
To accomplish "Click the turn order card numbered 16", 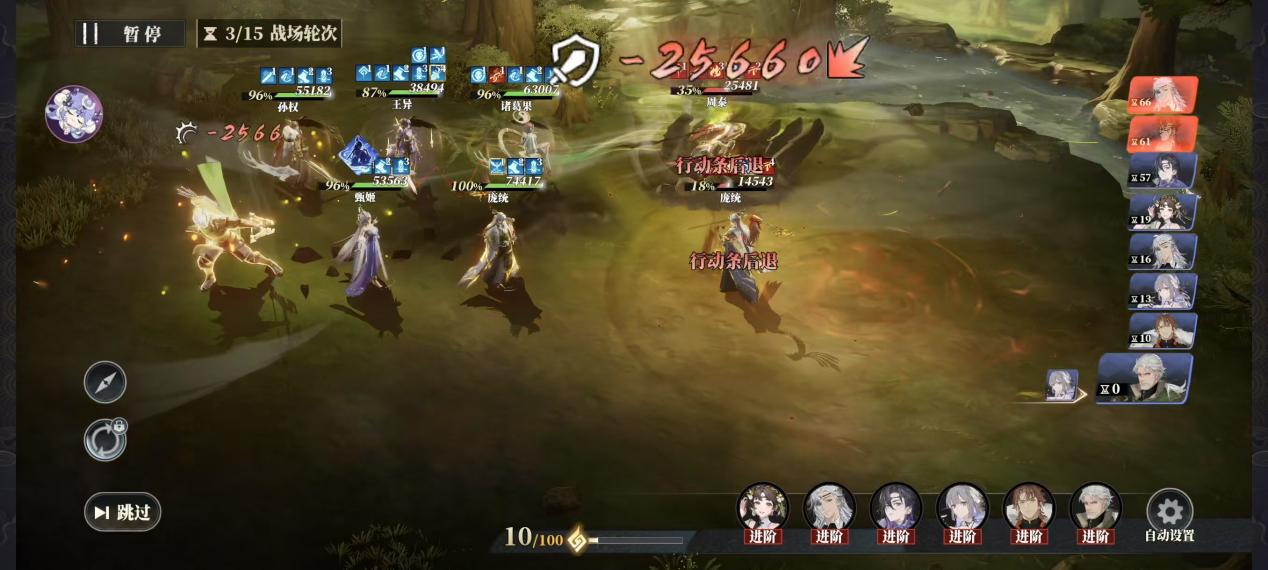I will point(1163,252).
